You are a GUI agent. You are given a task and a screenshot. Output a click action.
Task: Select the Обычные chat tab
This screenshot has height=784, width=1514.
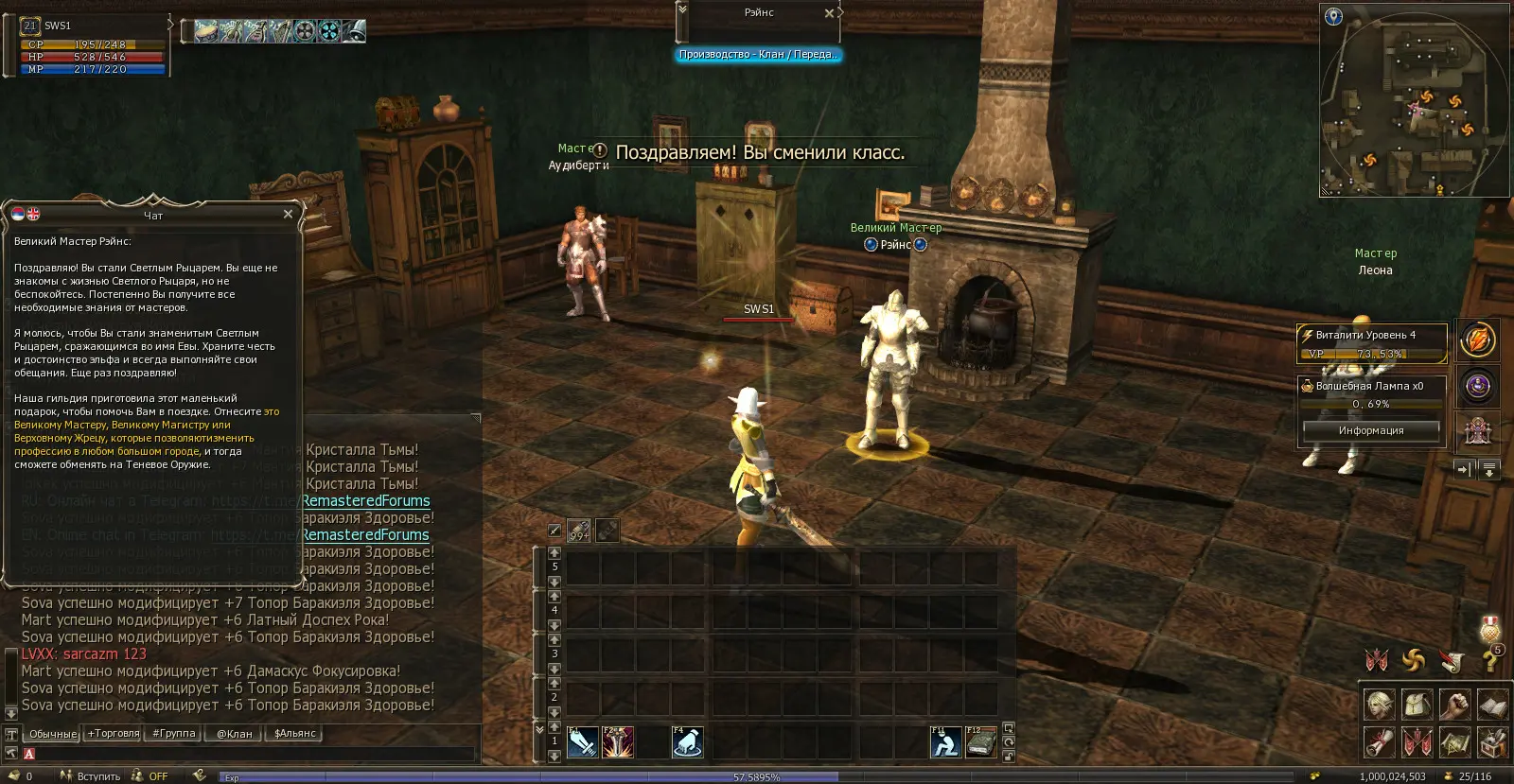click(52, 734)
